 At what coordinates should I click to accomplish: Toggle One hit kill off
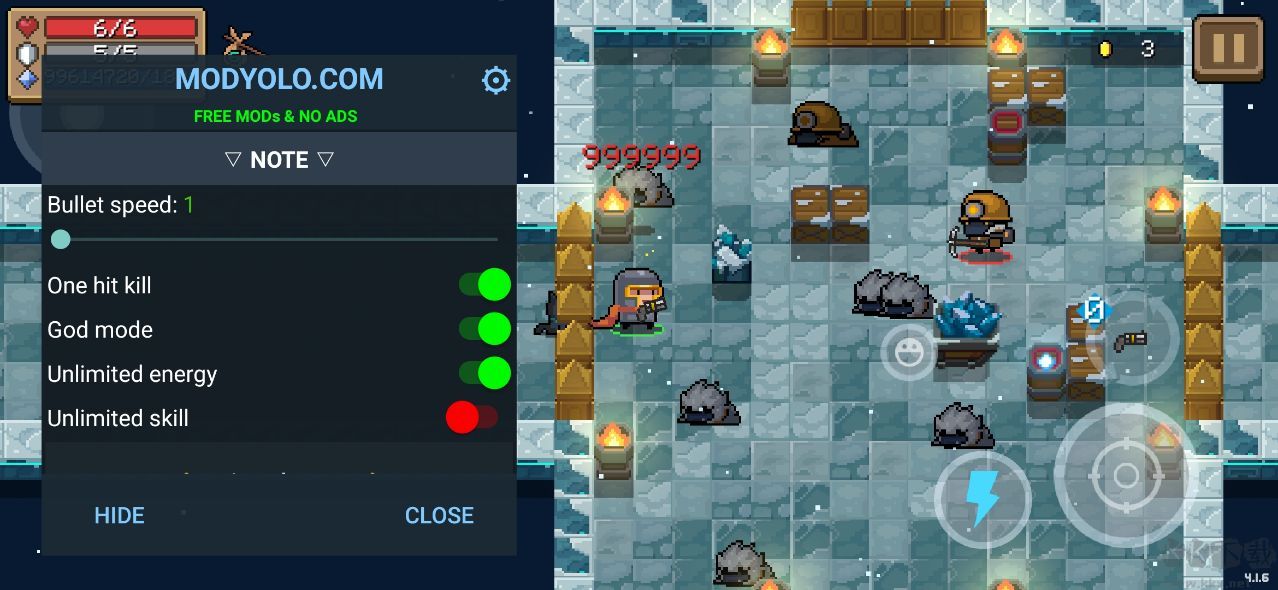(x=485, y=285)
